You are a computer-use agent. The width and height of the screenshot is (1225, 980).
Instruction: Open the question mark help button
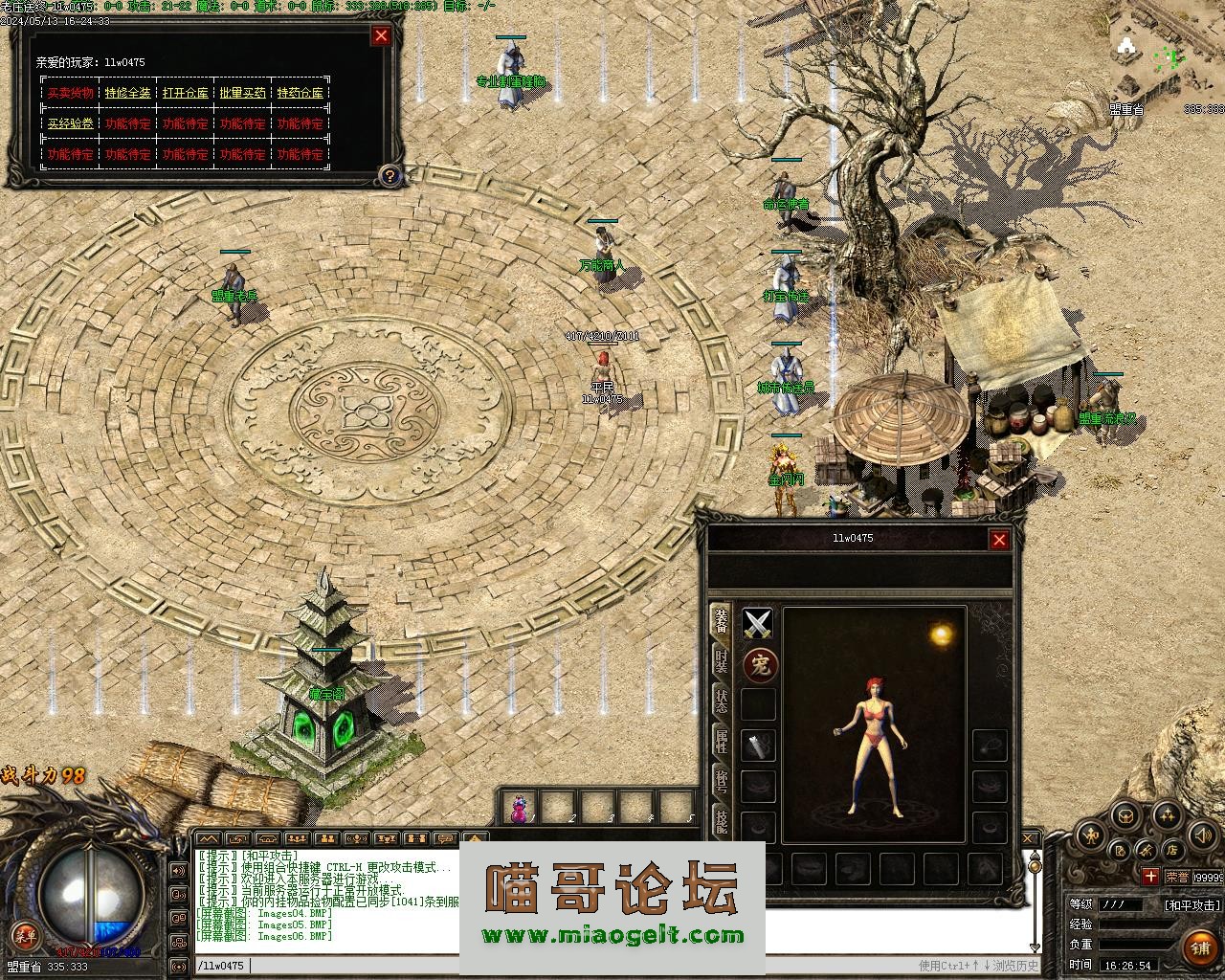pyautogui.click(x=389, y=175)
